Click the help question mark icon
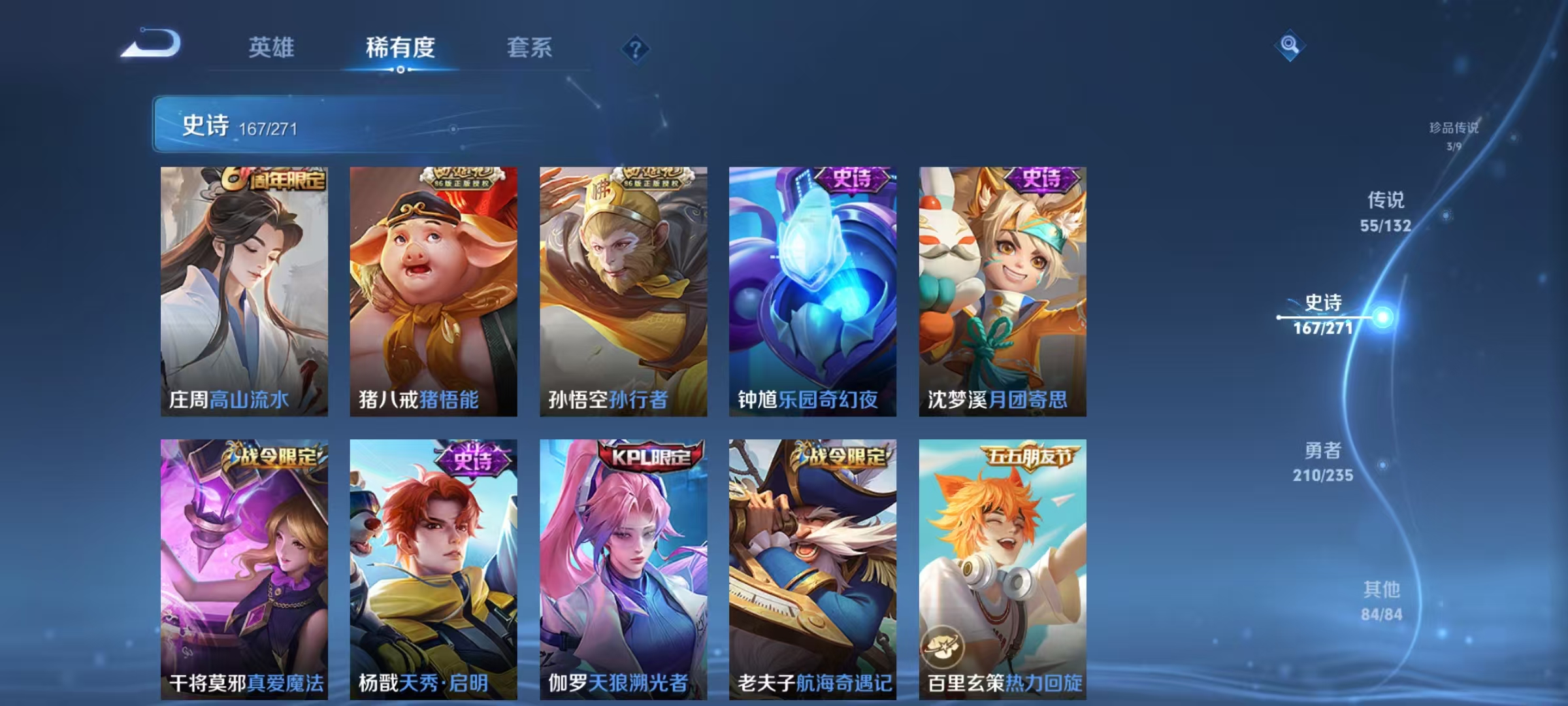The image size is (1568, 706). [636, 49]
